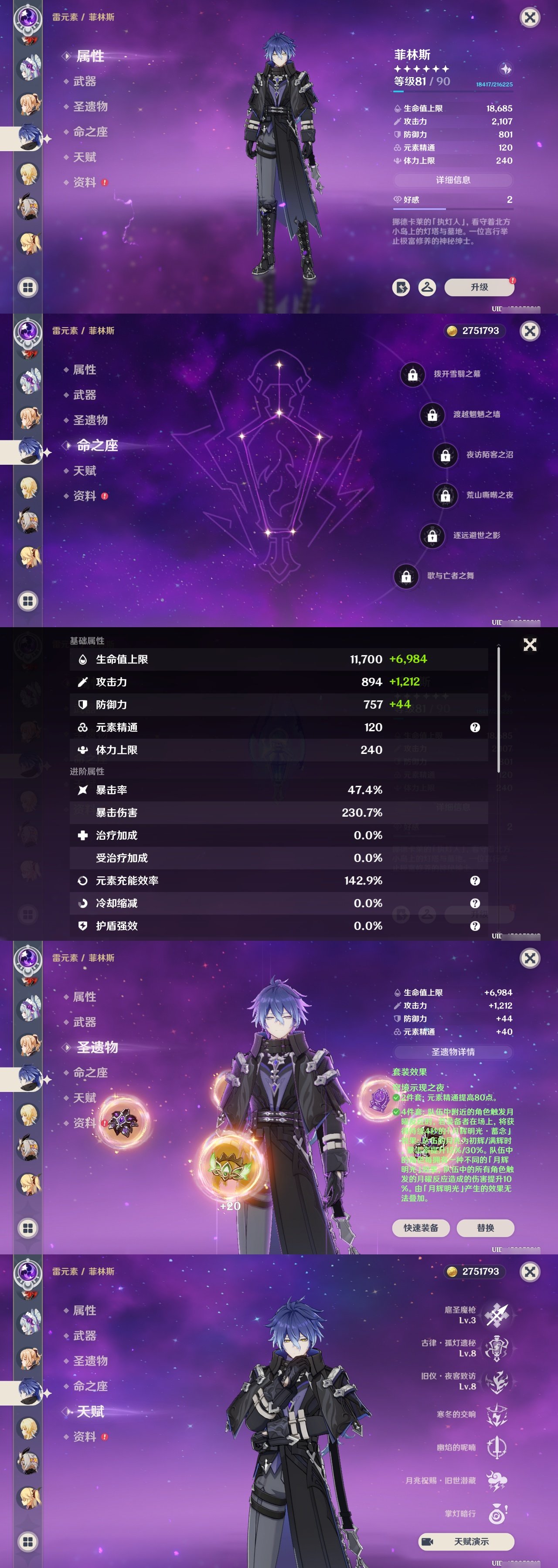This screenshot has width=558, height=1568.
Task: Click the 替换 artifact swap option
Action: (487, 1228)
